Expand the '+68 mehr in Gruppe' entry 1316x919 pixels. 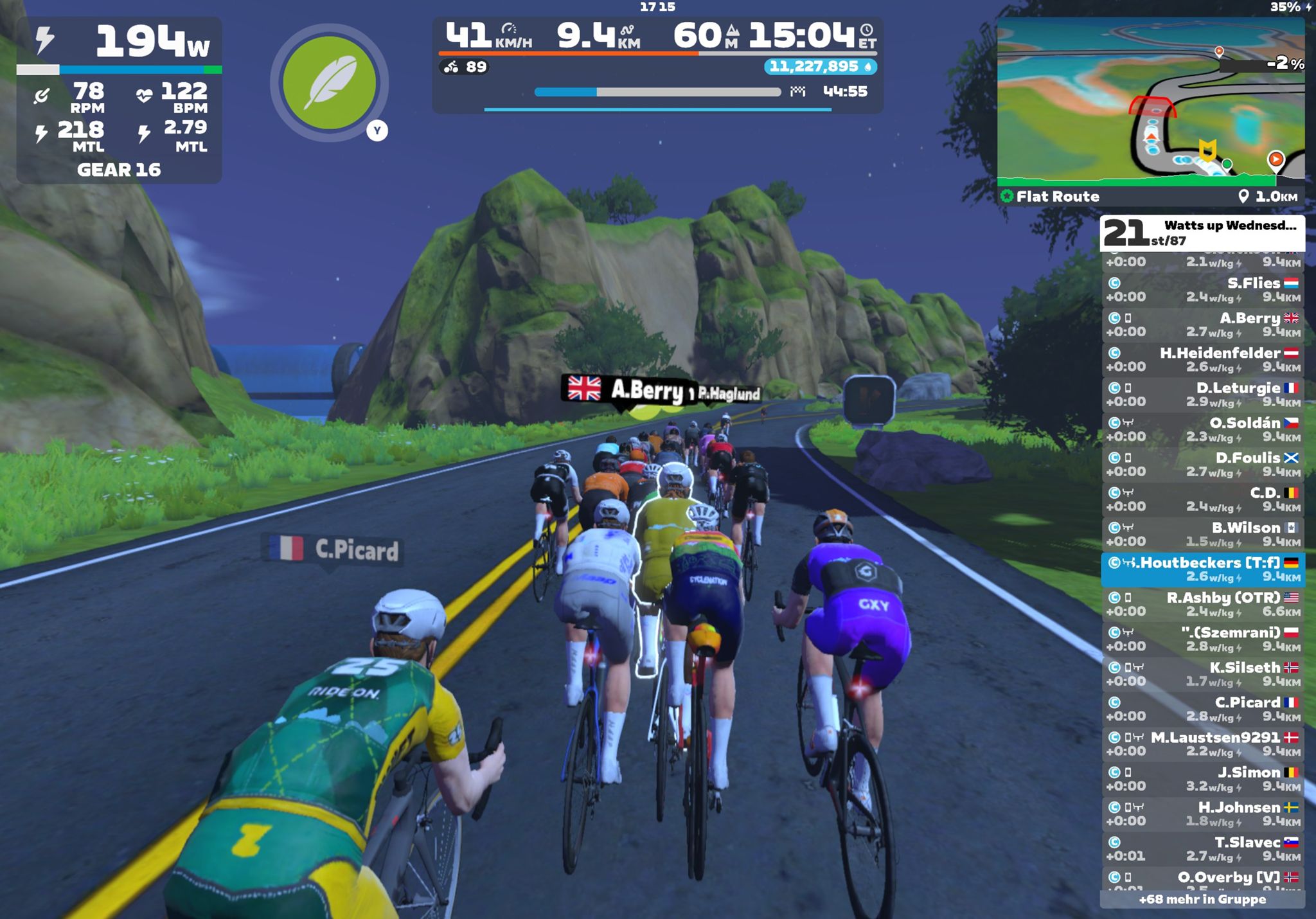pos(1202,899)
